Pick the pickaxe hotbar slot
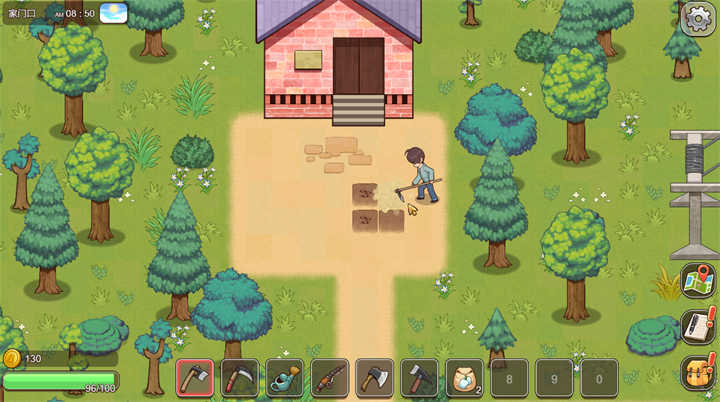This screenshot has width=720, height=402. coord(420,378)
